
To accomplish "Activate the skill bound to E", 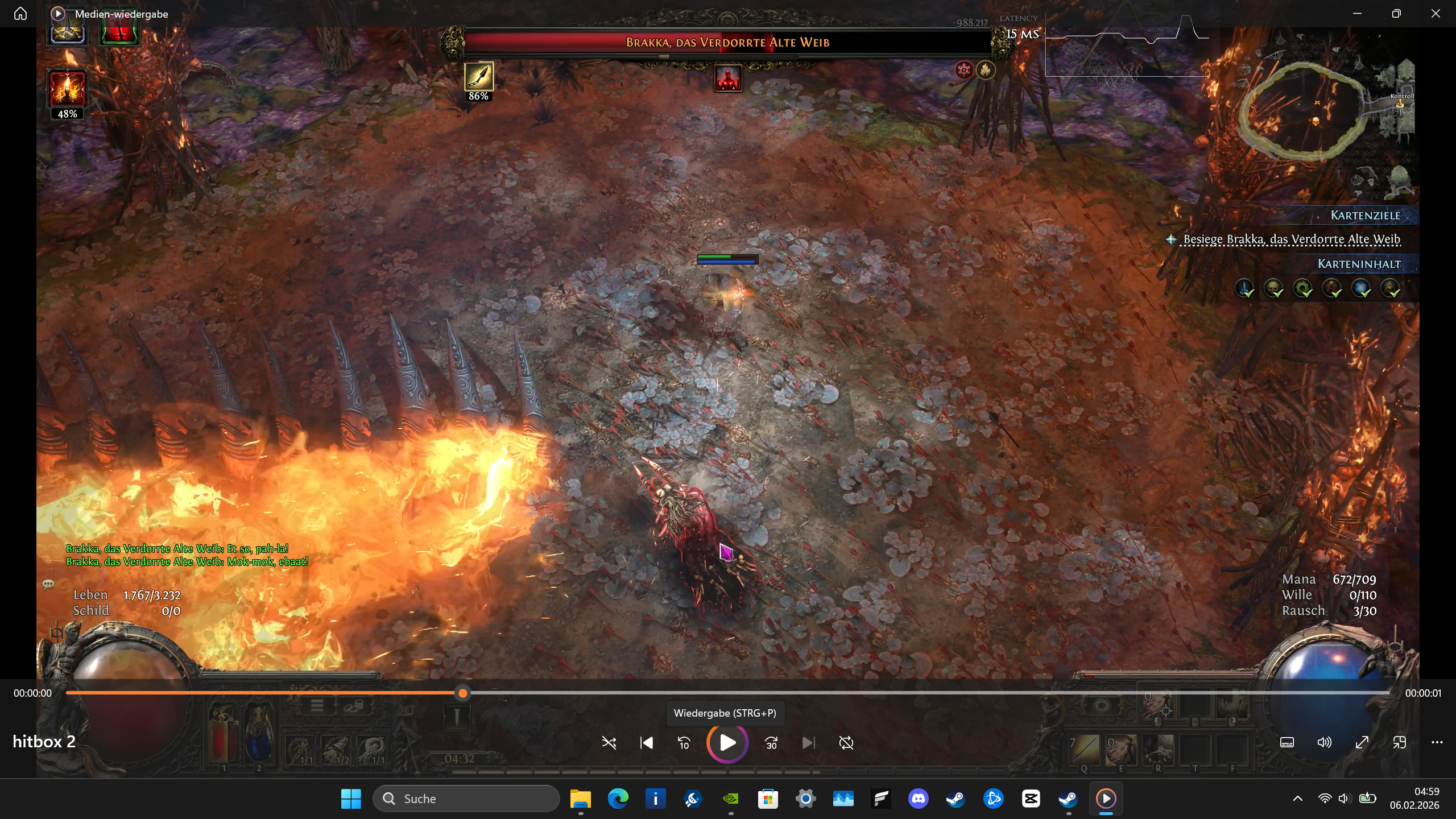I will tap(1120, 750).
